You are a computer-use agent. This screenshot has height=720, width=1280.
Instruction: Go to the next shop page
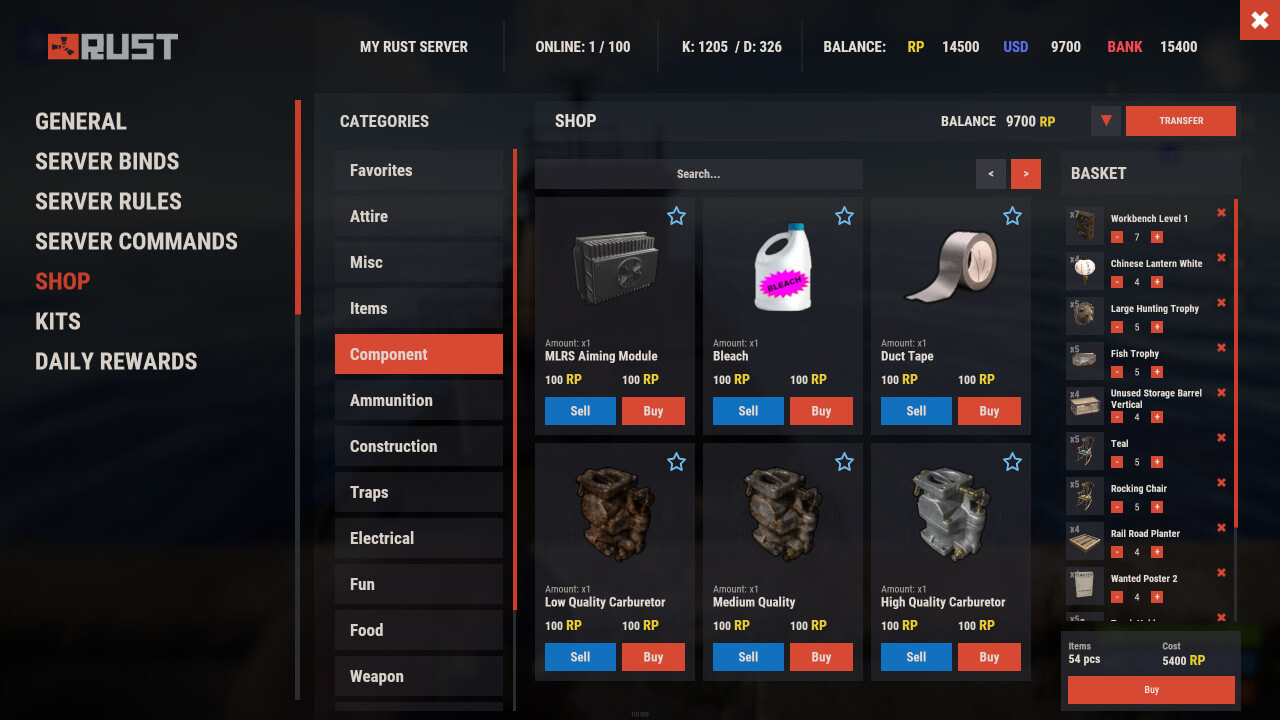1025,174
